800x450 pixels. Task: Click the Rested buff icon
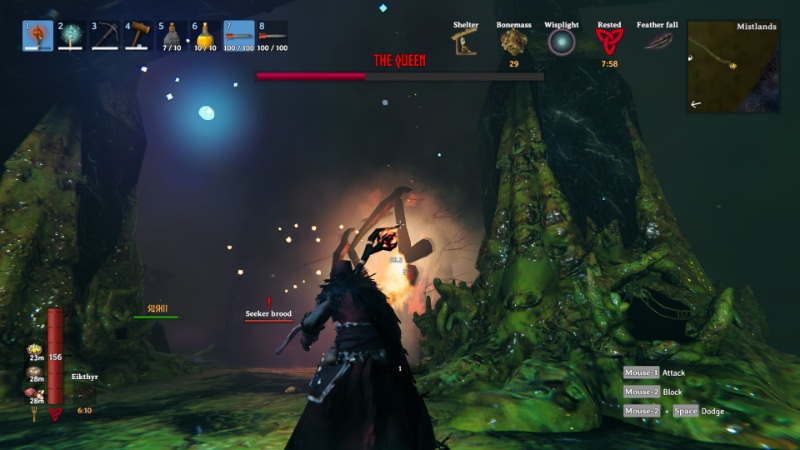click(609, 42)
